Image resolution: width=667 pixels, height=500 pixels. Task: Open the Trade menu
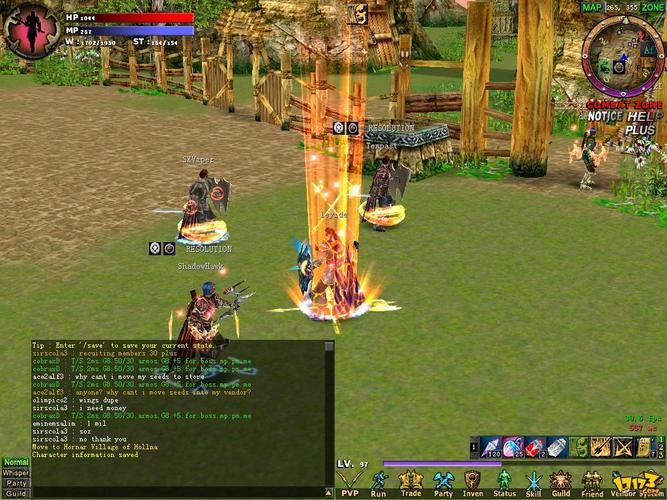pyautogui.click(x=410, y=482)
